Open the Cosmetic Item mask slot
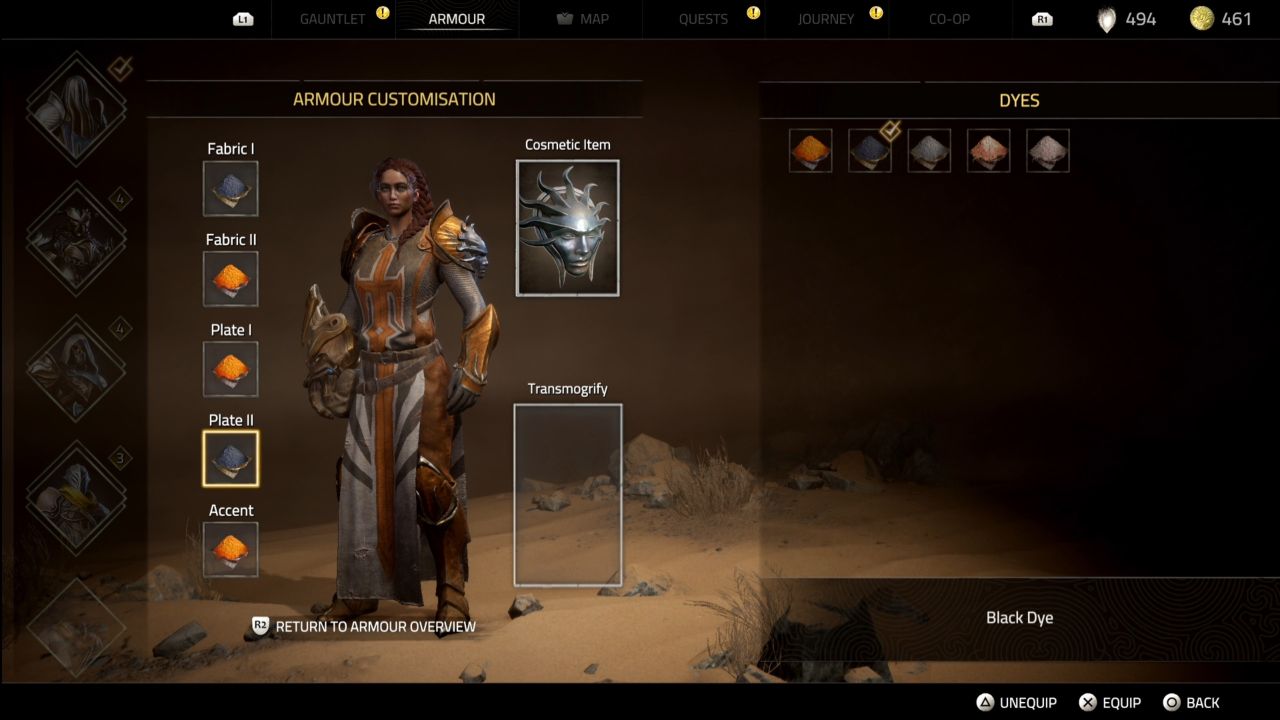Image resolution: width=1280 pixels, height=720 pixels. click(567, 227)
